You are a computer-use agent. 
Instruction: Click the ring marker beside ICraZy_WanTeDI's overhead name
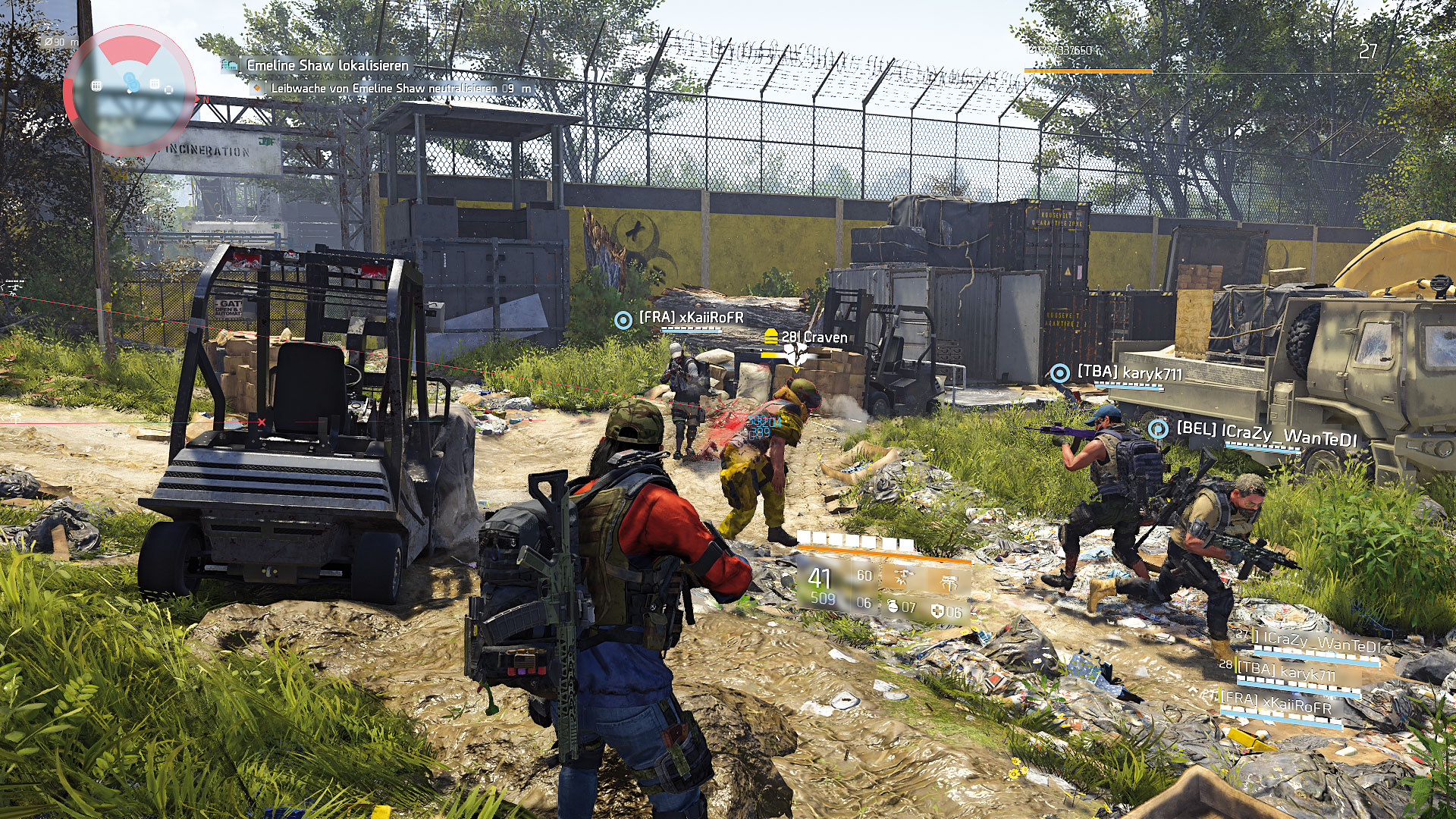(x=1158, y=429)
